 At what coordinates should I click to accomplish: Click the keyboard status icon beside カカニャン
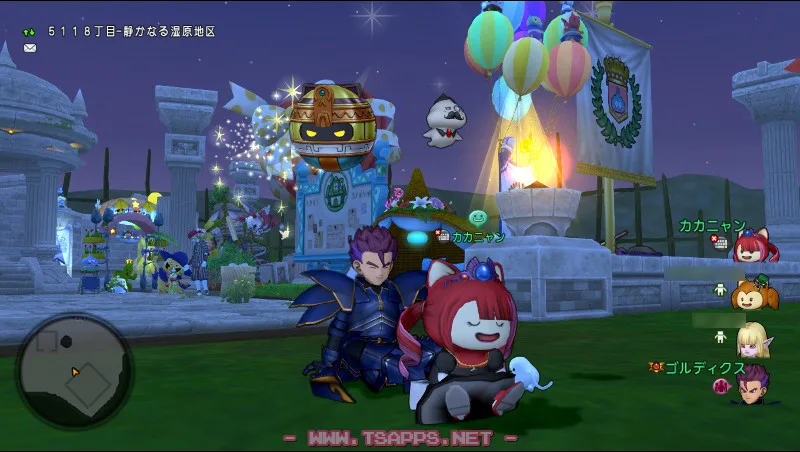pyautogui.click(x=719, y=242)
